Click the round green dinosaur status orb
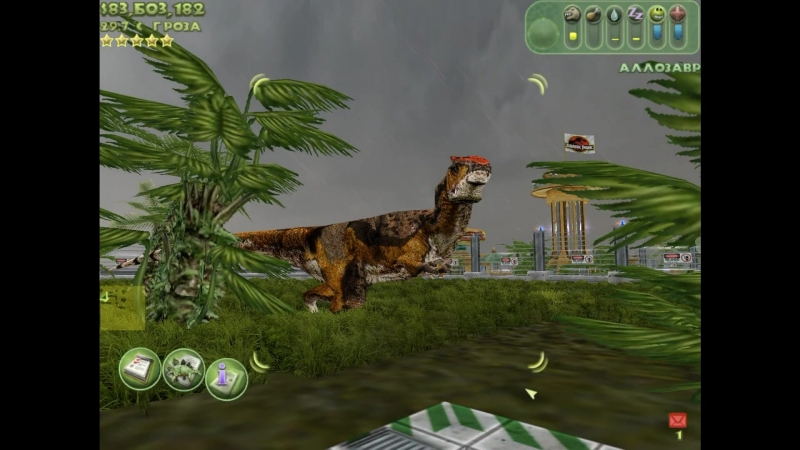800x450 pixels. coord(544,33)
